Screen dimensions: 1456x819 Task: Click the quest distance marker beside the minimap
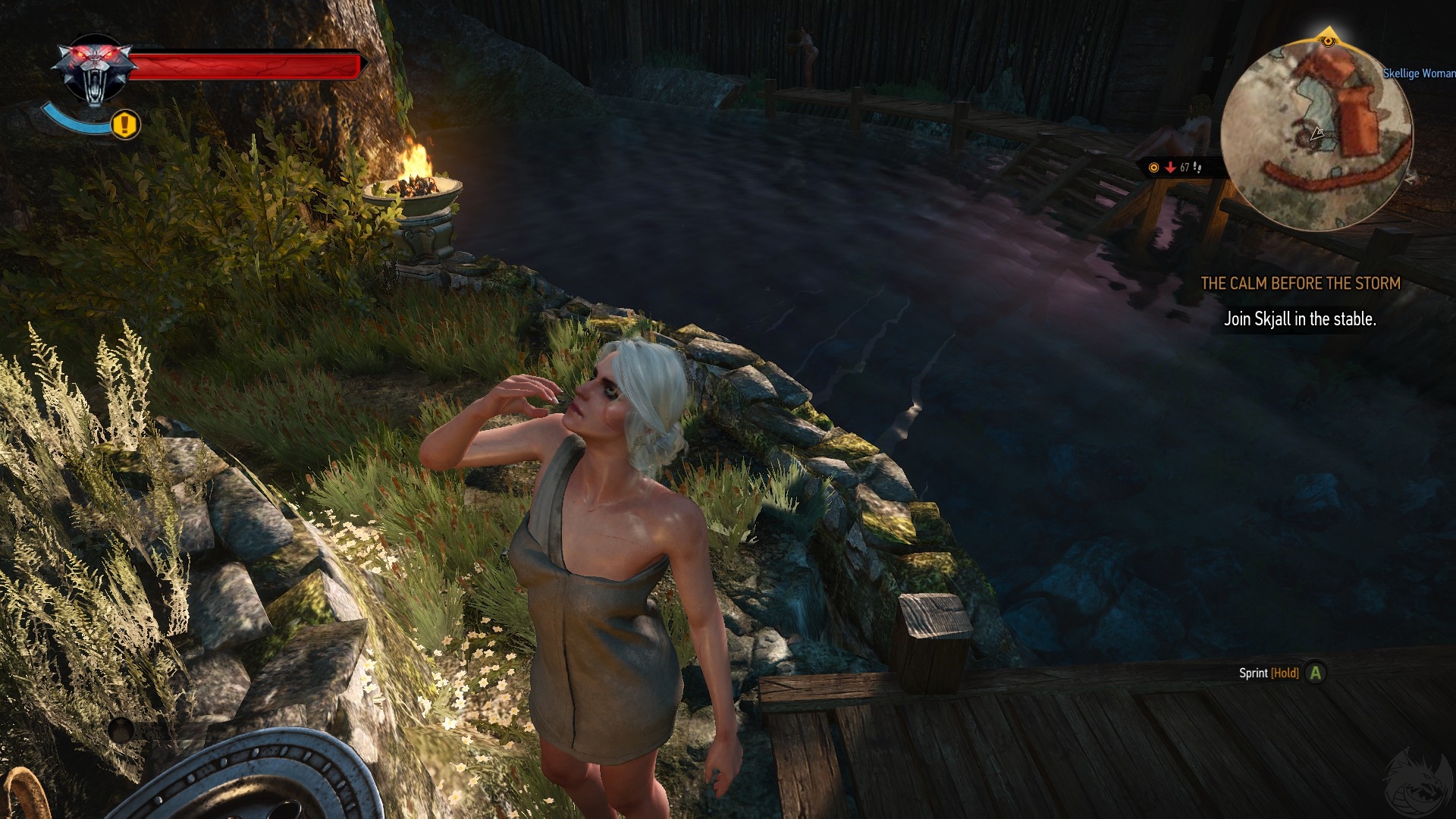(1175, 168)
